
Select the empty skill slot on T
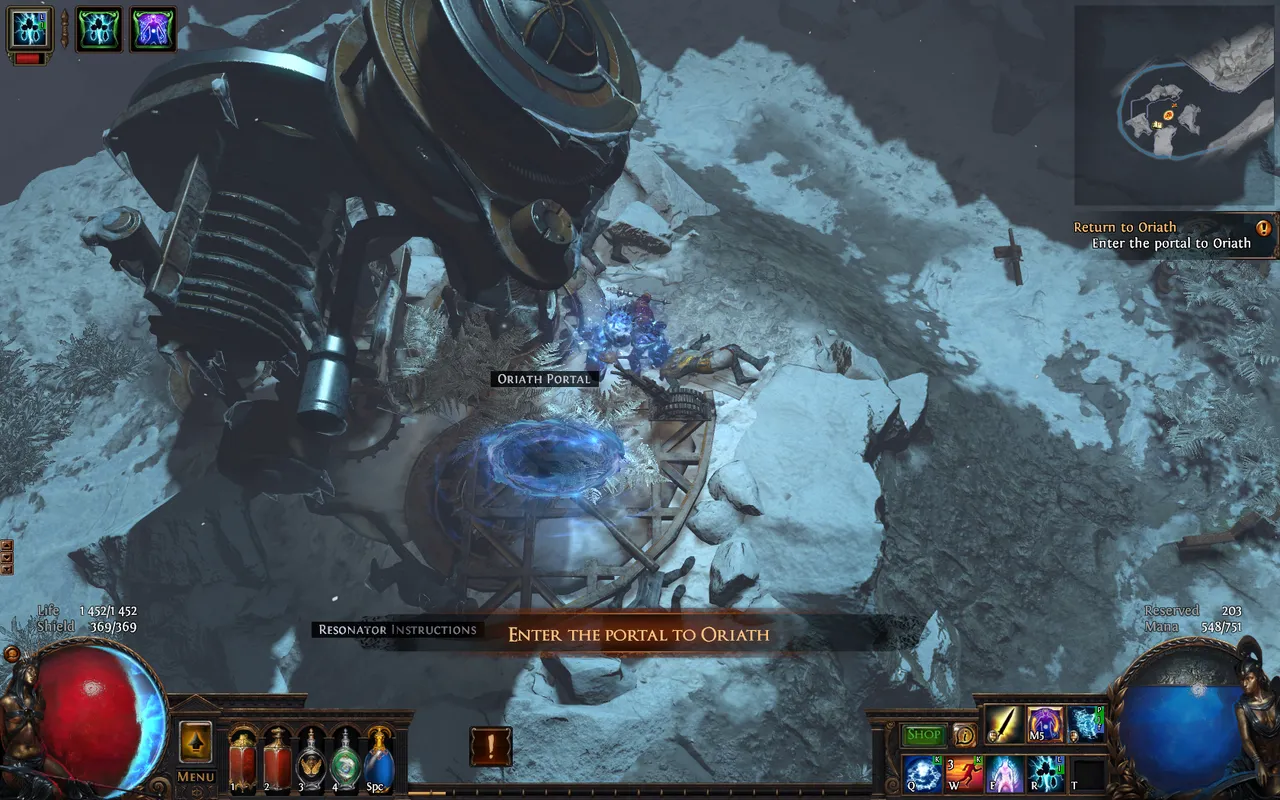click(x=1088, y=774)
